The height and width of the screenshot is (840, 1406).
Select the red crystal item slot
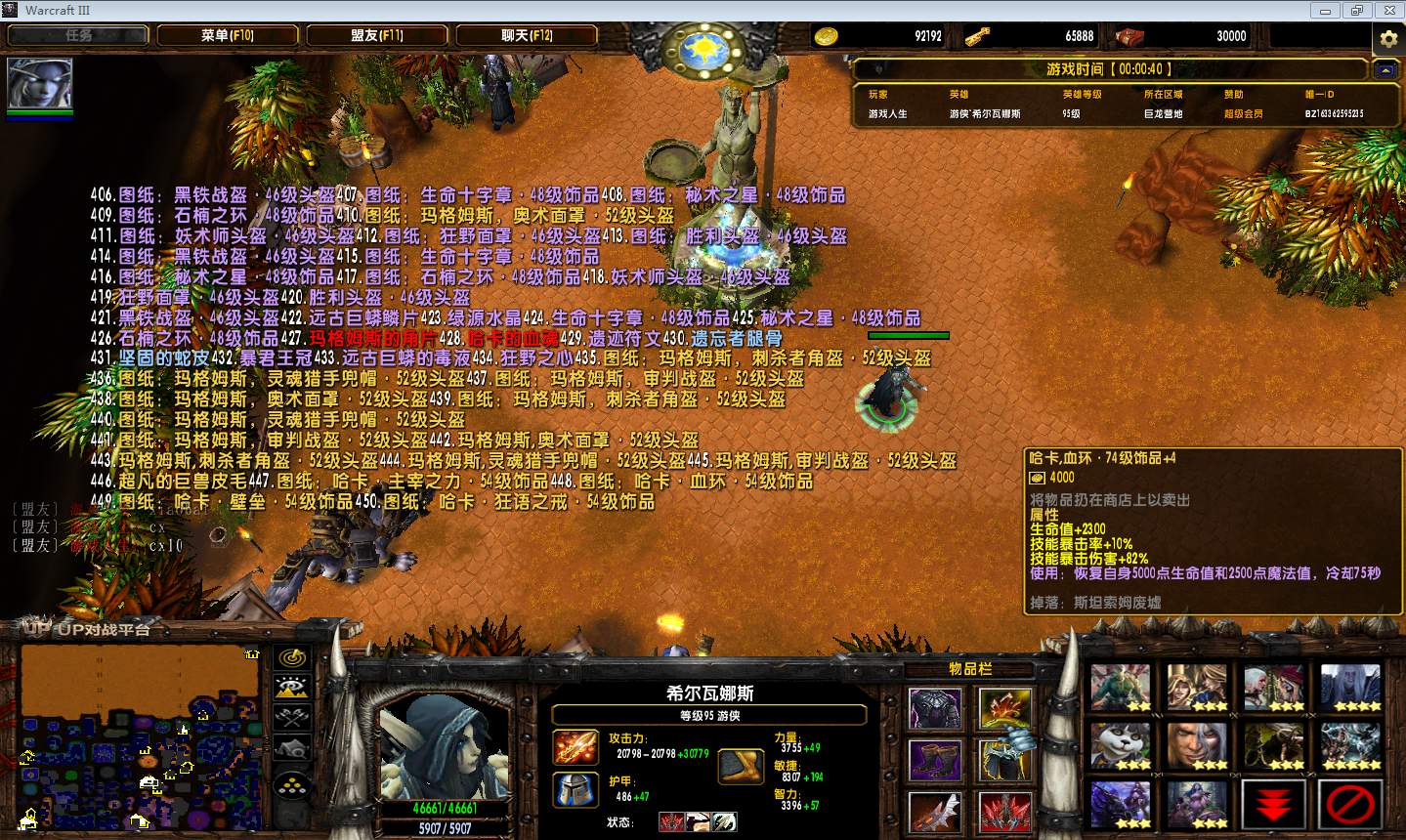[x=1005, y=812]
